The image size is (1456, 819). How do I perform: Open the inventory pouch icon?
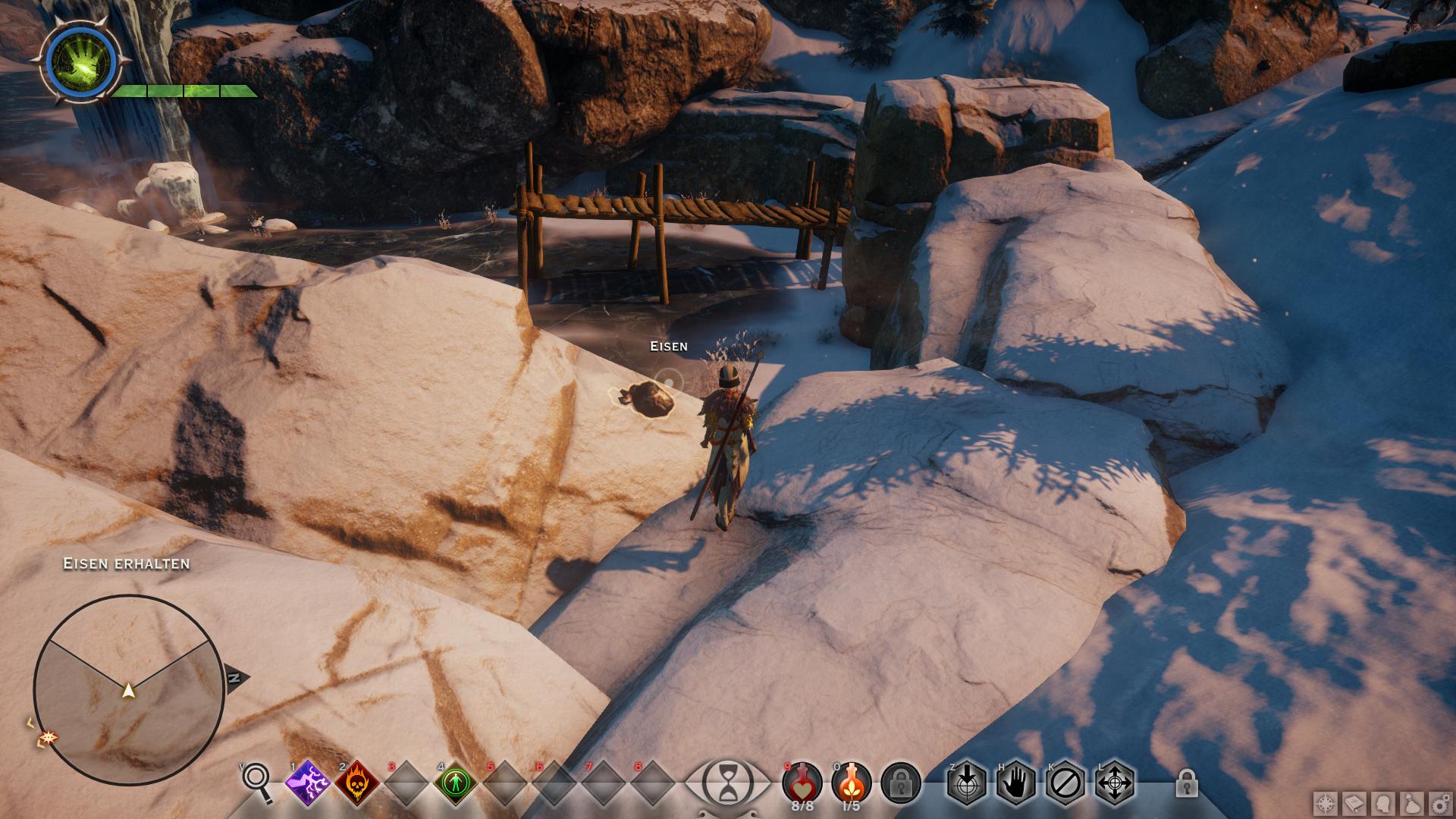click(1412, 804)
